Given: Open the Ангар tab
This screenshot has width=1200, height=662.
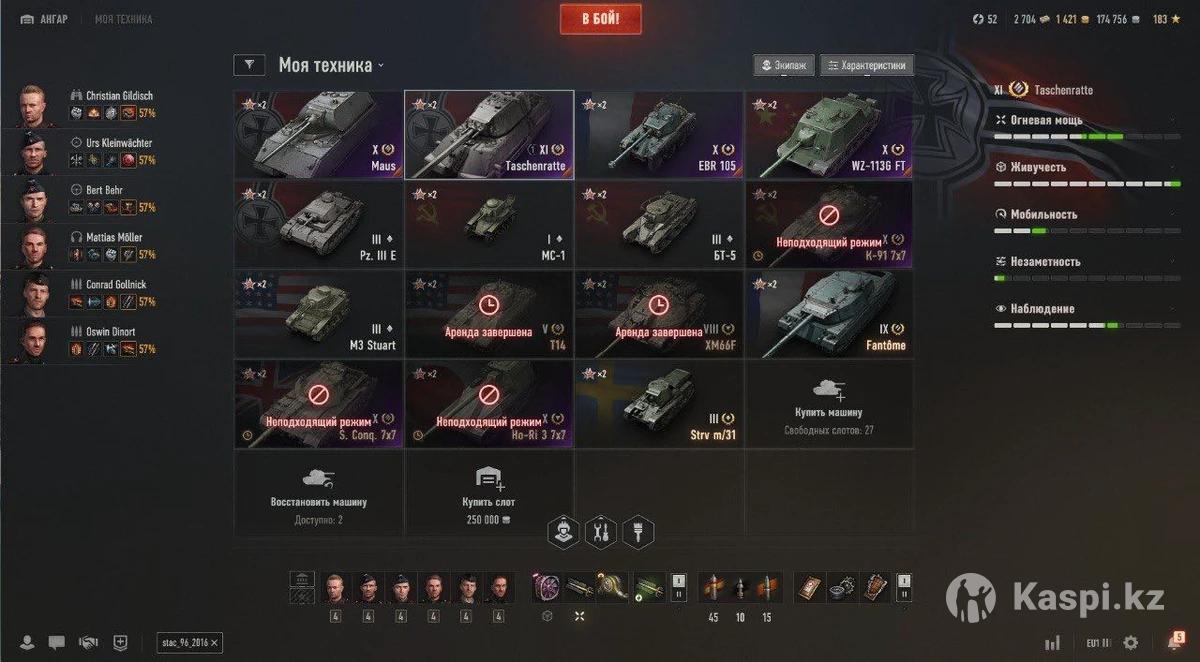Looking at the screenshot, I should pos(45,19).
